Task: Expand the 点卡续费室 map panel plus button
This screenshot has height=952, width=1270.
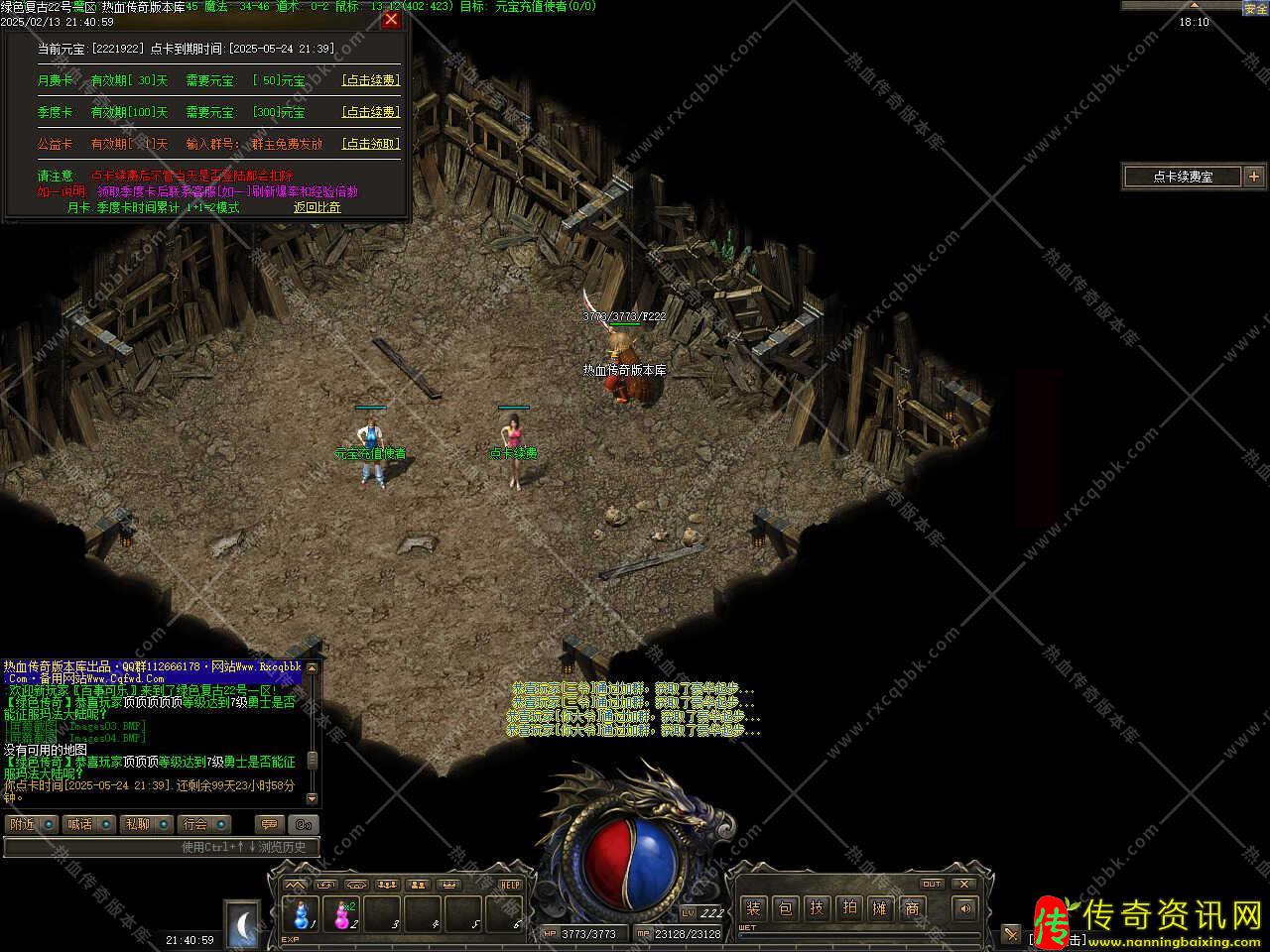Action: (1254, 177)
